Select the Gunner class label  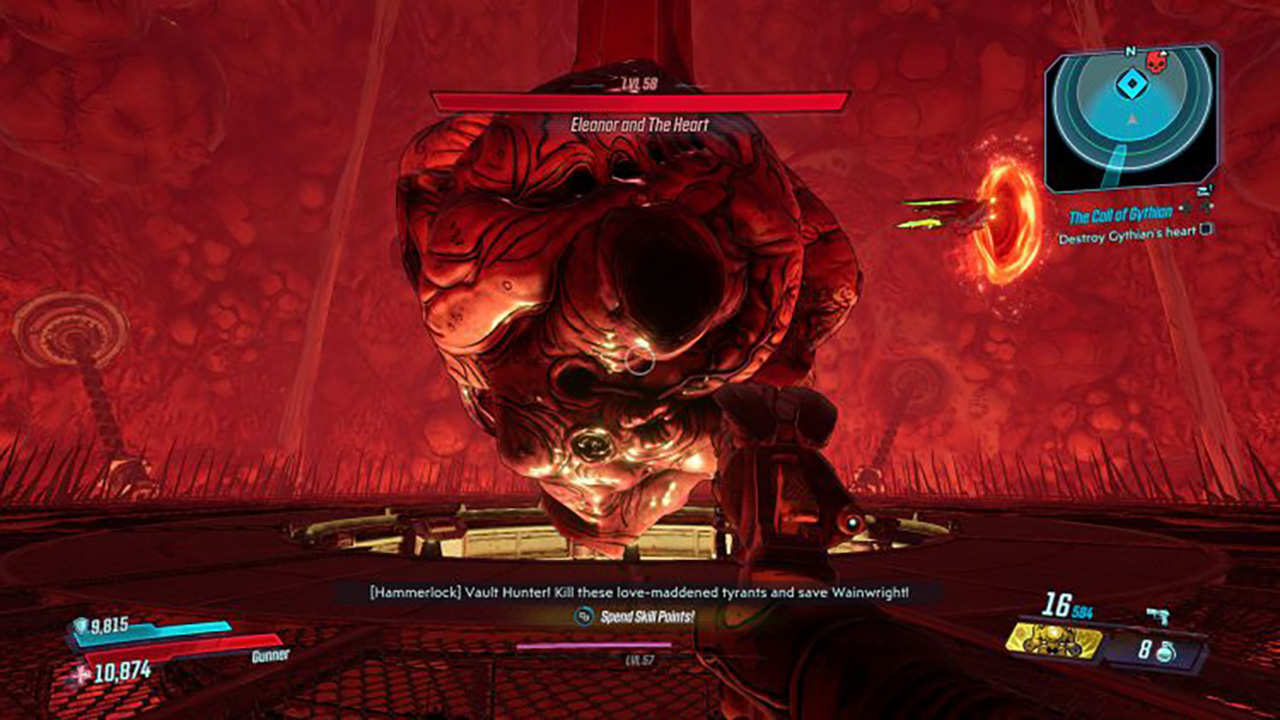coord(270,655)
